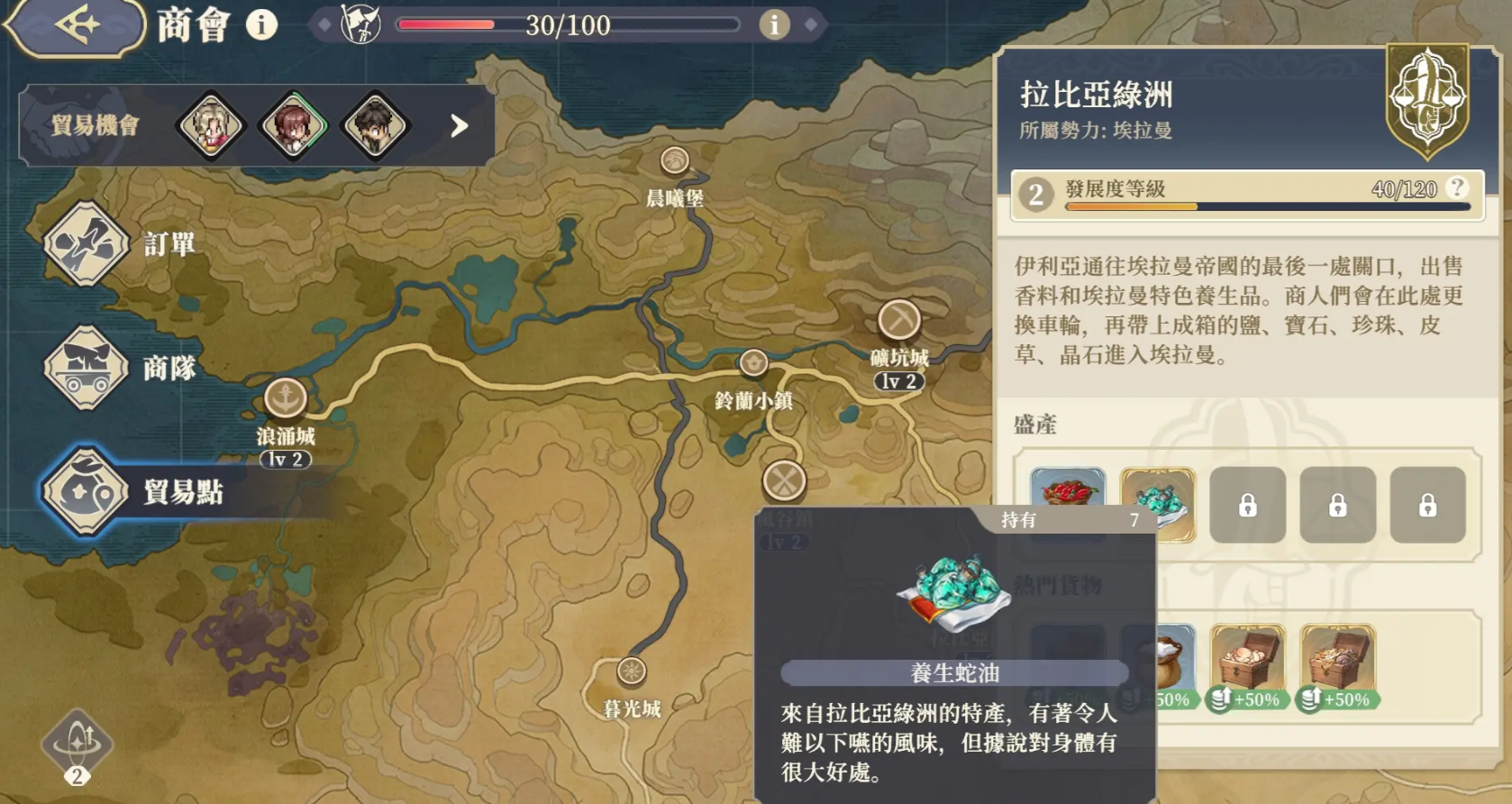Select the red chili spice specialty item

(1067, 491)
